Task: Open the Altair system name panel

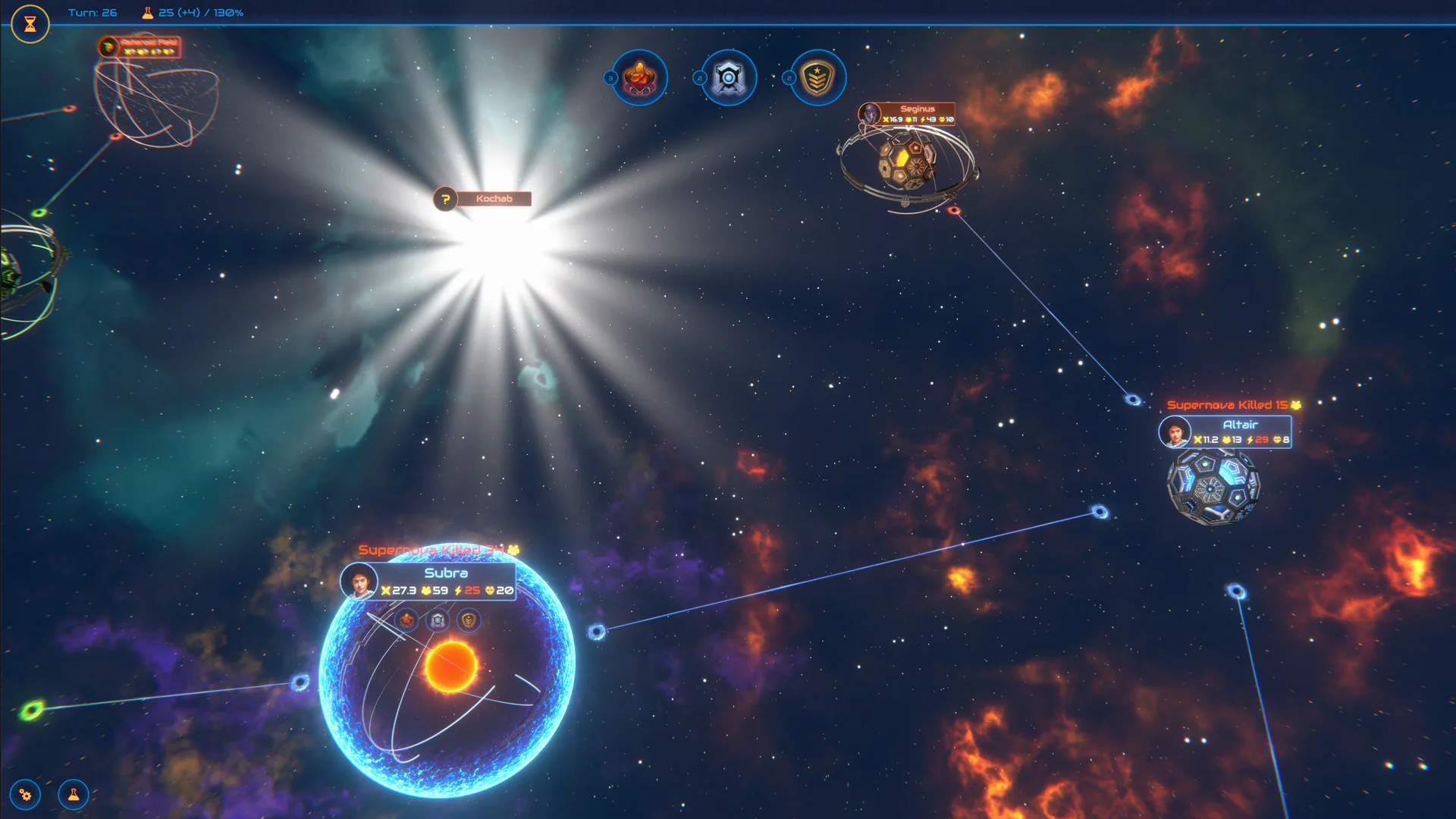Action: point(1240,425)
